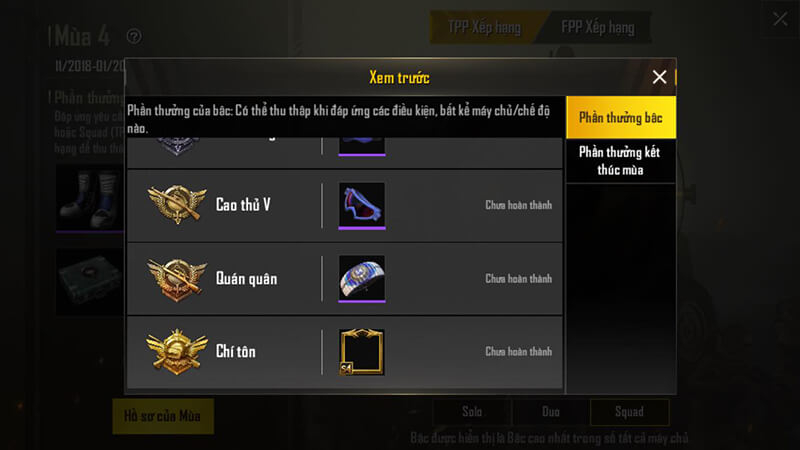Open Hồ sơ của Mùa profile
Screen dimensions: 800x450
pyautogui.click(x=163, y=415)
